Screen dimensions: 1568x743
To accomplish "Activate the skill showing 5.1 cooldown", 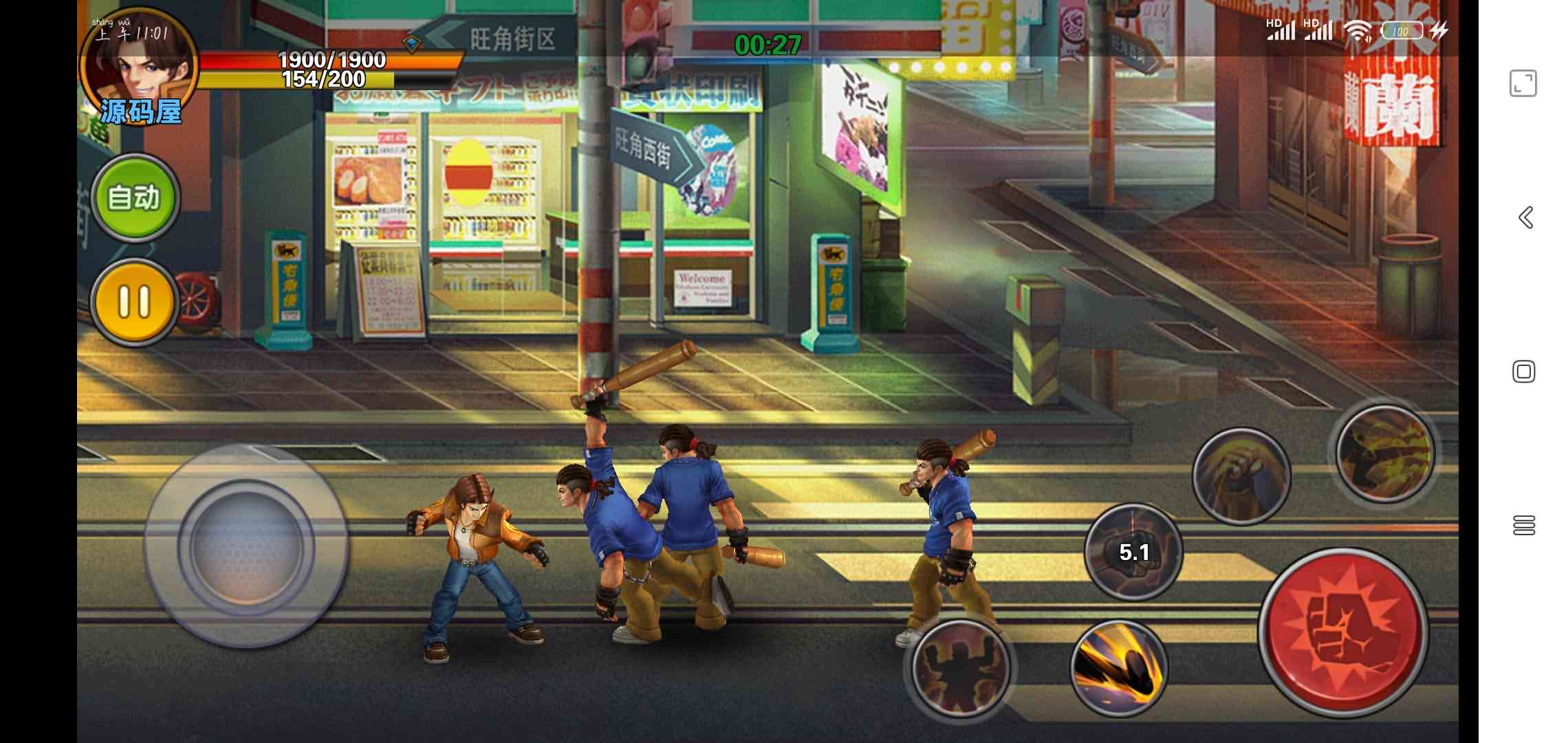I will click(x=1133, y=551).
